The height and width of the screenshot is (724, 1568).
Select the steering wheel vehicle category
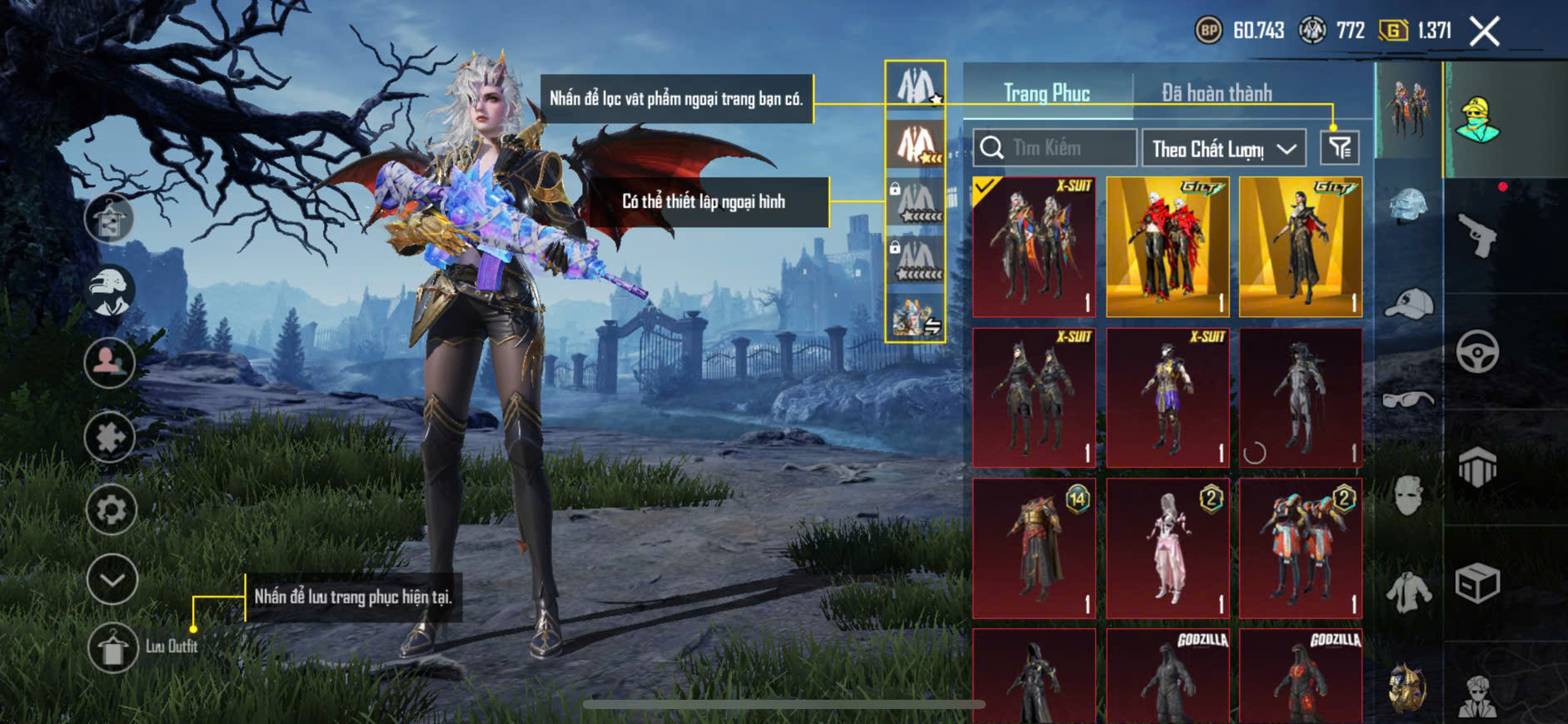[x=1477, y=351]
